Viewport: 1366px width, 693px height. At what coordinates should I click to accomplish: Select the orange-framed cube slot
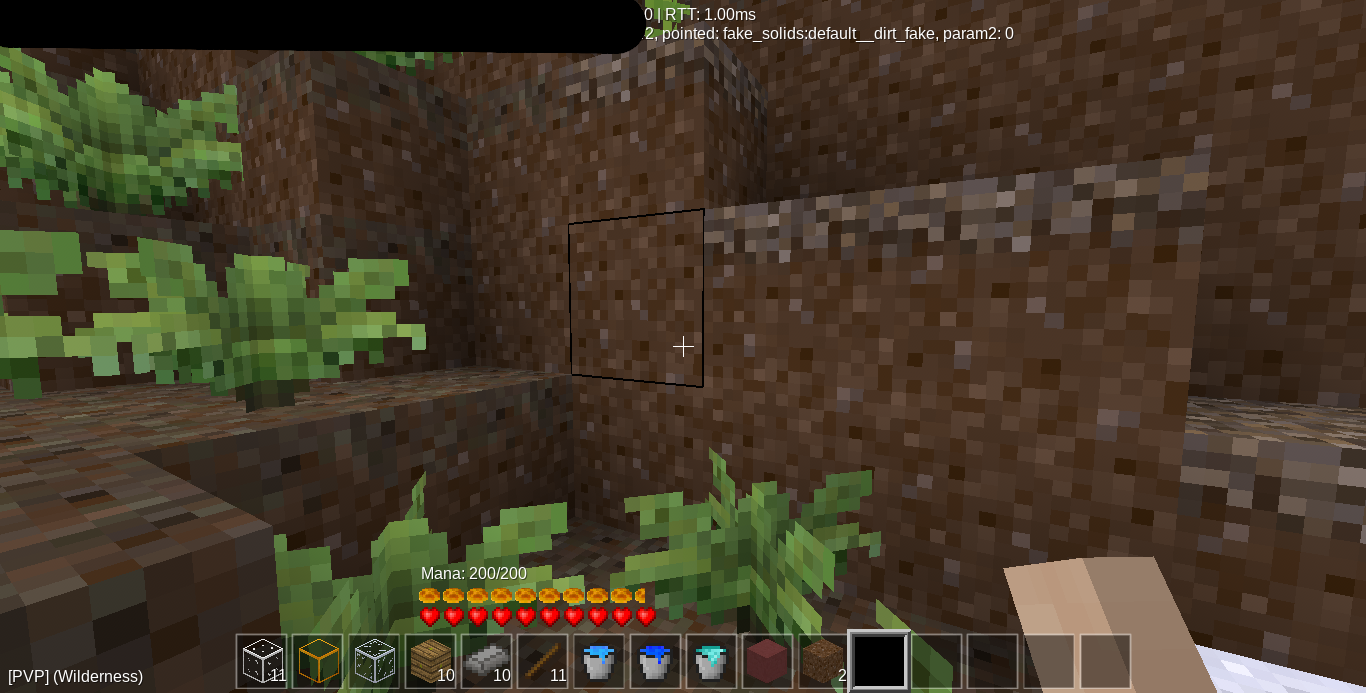318,661
